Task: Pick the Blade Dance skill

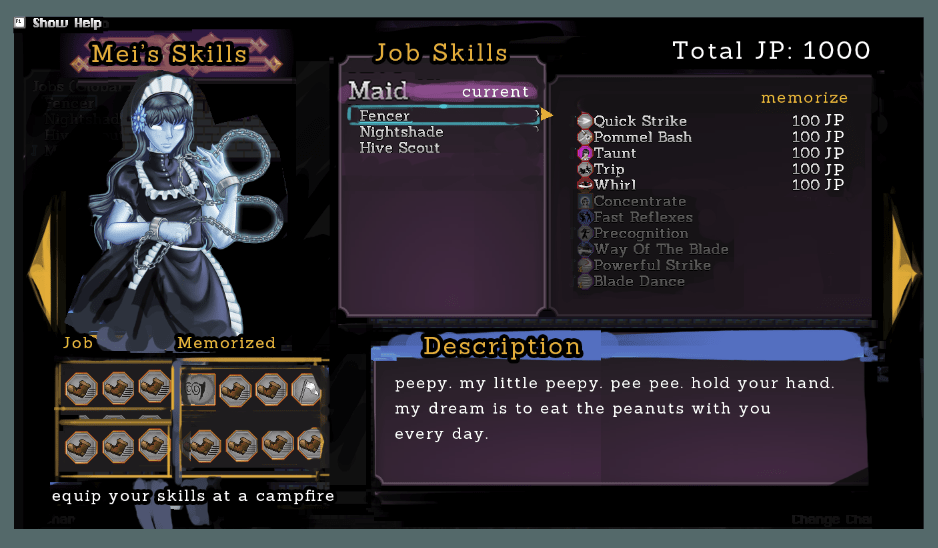Action: coord(639,281)
